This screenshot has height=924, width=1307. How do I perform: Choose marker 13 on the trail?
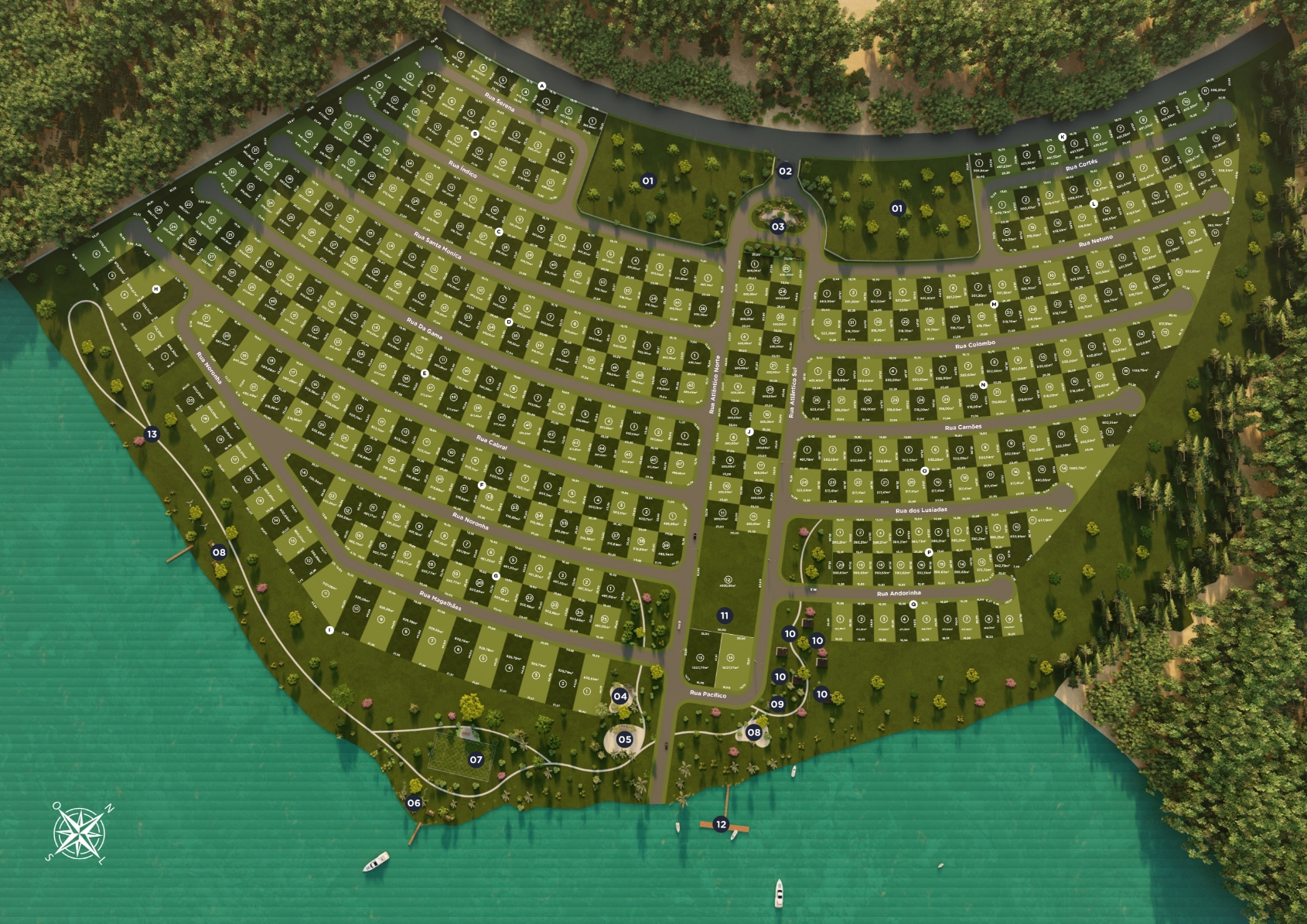coord(152,434)
